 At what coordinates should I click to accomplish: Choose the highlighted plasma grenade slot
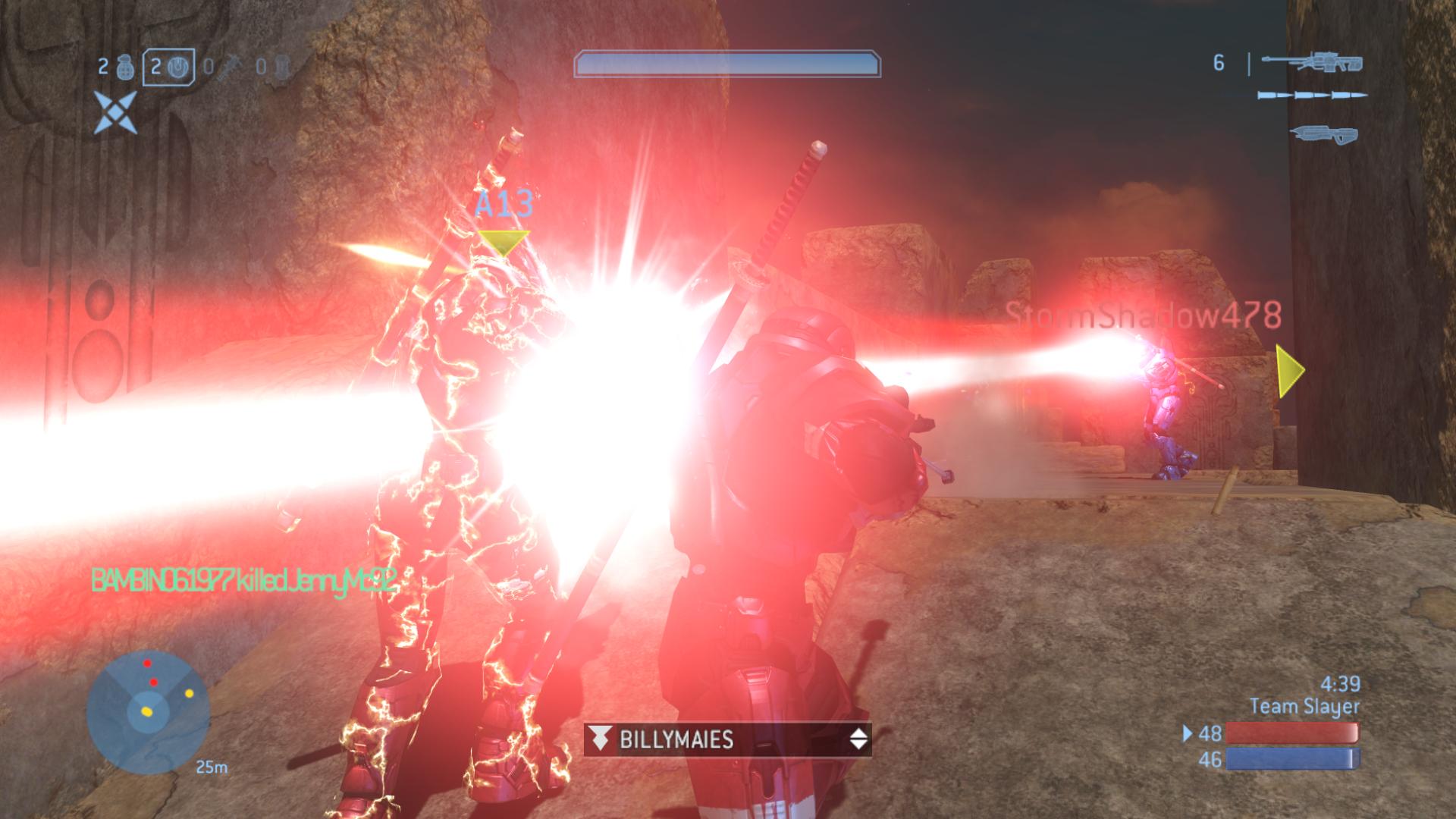click(x=169, y=67)
